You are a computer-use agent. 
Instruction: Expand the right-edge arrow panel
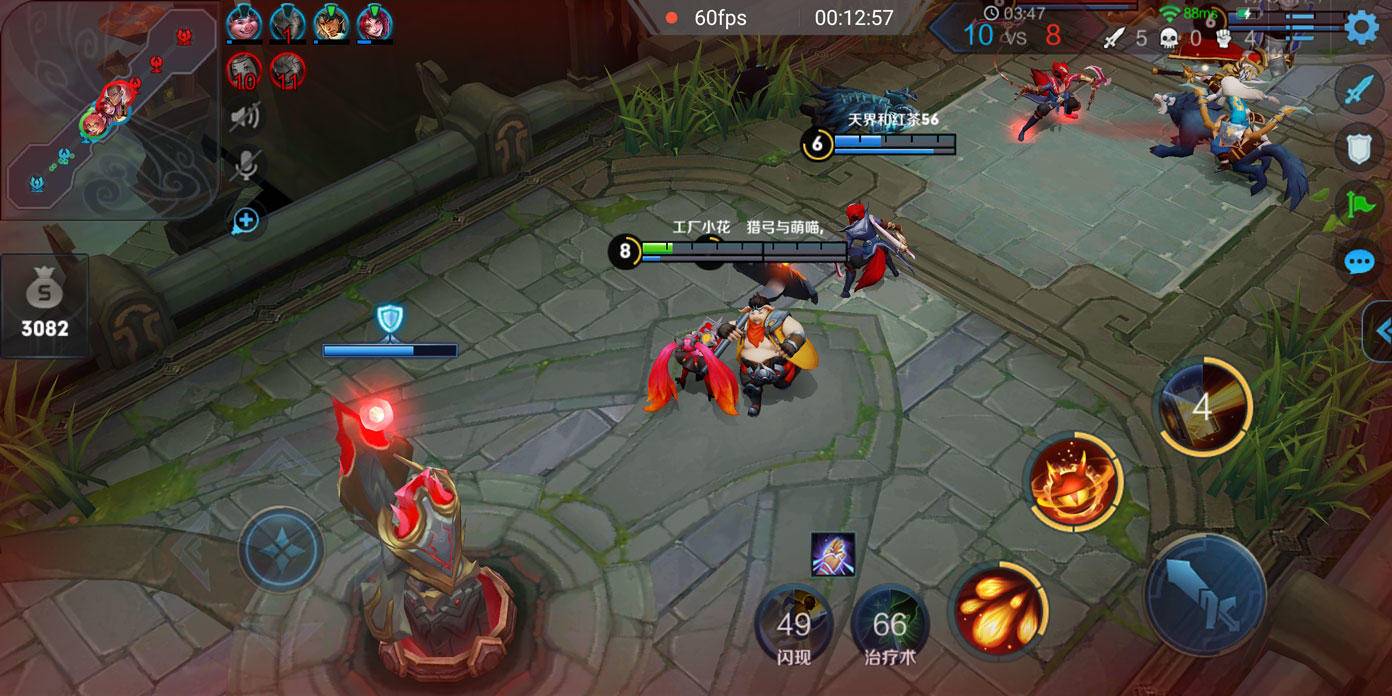coord(1380,331)
